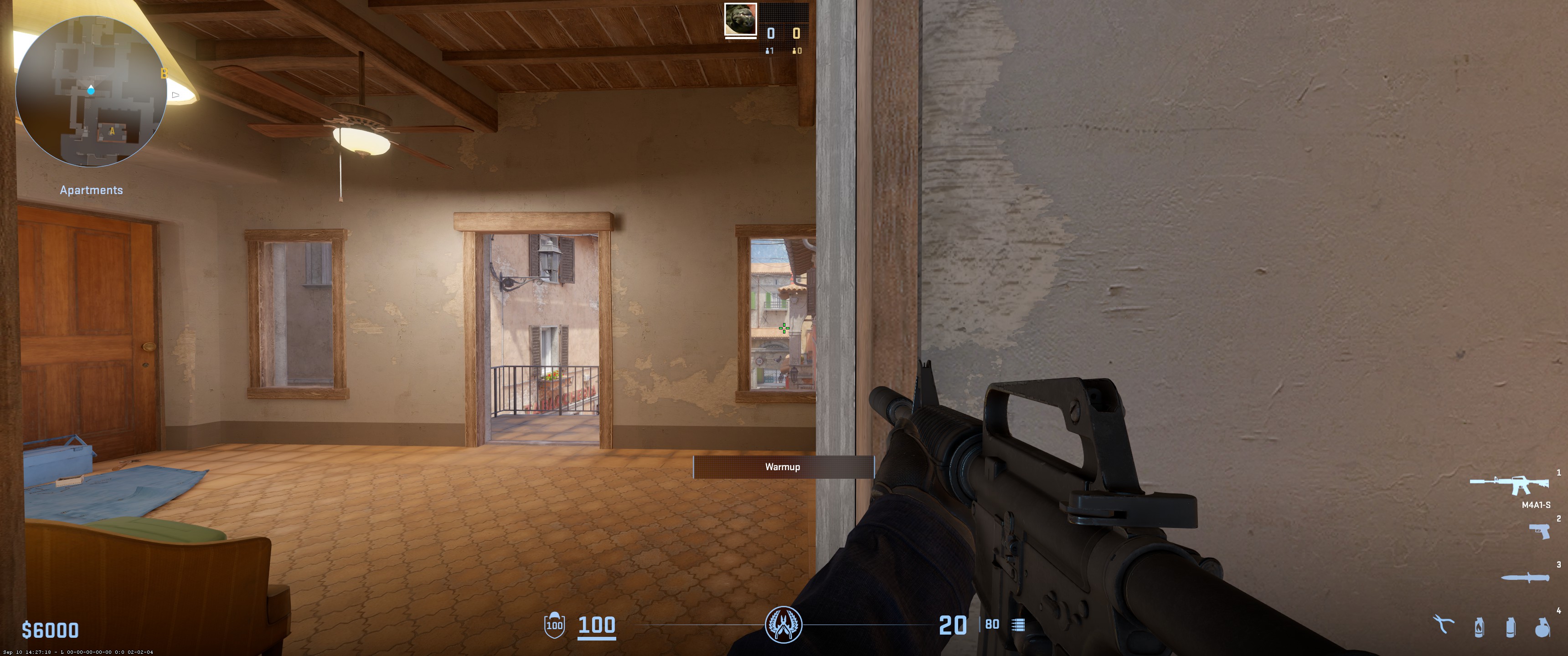Image resolution: width=1568 pixels, height=656 pixels.
Task: Click the defuse kit pliers icon
Action: coord(1444,622)
